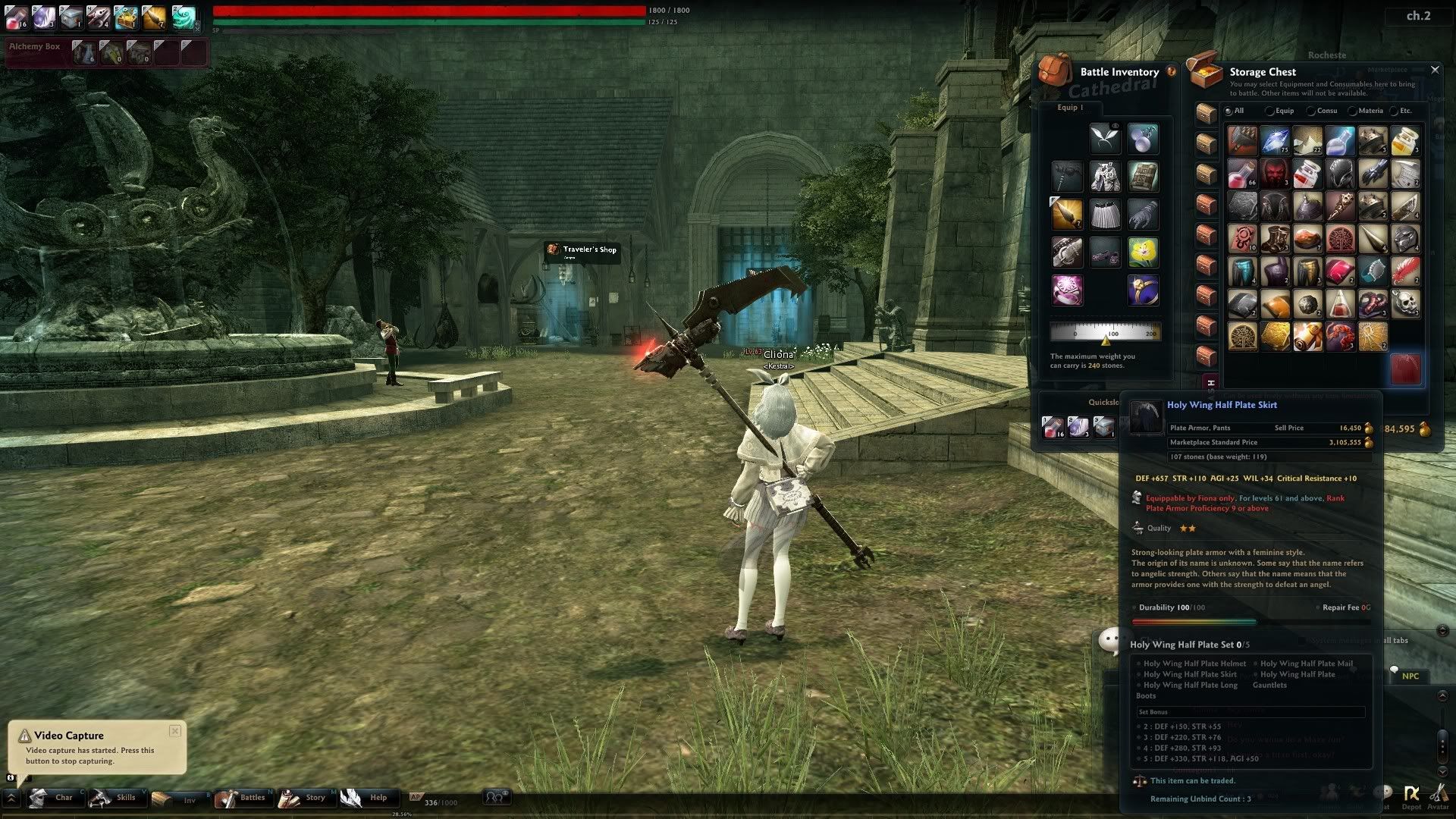
Task: Open the Skills menu
Action: point(114,798)
